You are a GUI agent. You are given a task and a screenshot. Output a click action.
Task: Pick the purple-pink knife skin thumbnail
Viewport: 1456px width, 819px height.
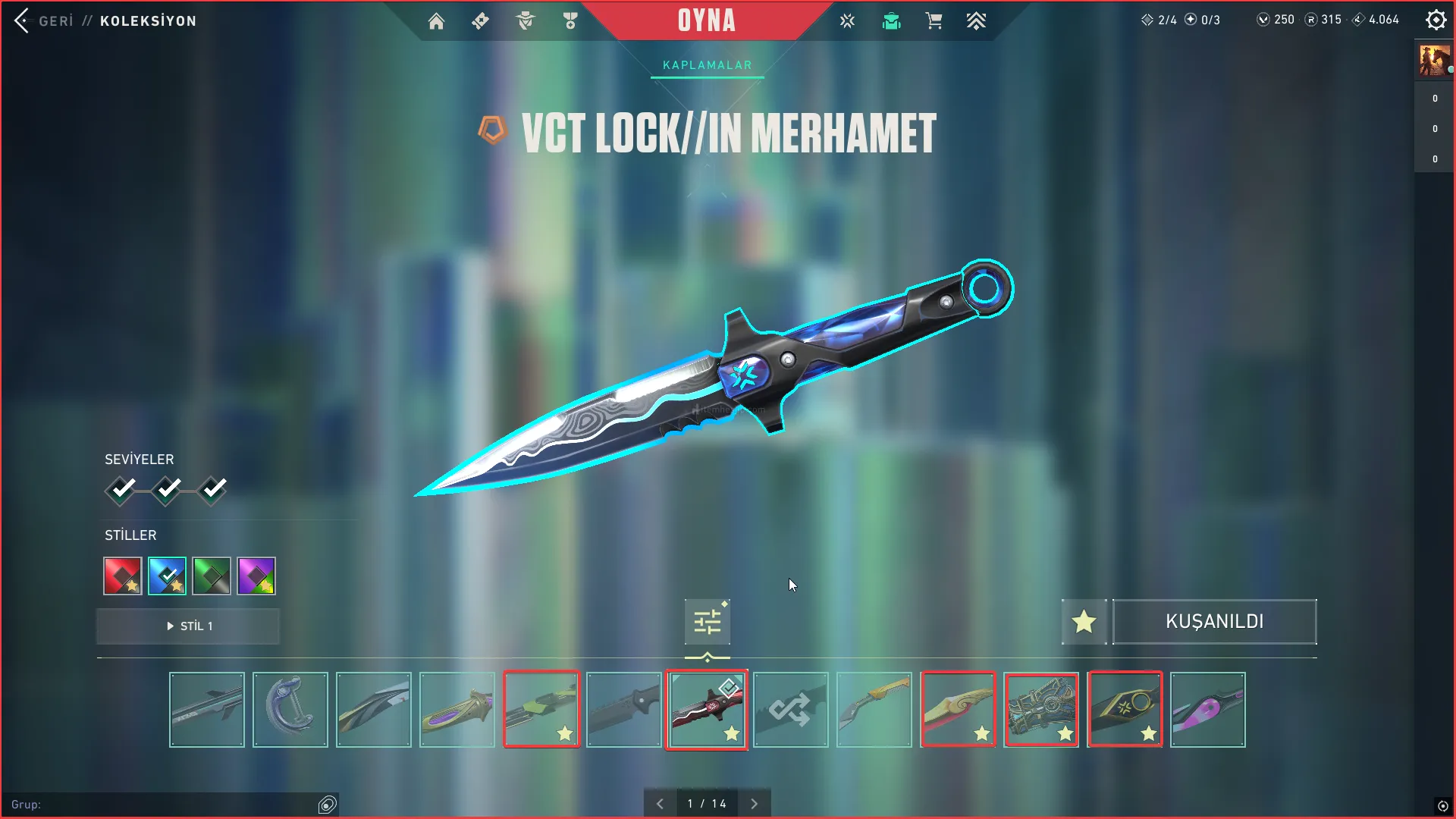1207,710
